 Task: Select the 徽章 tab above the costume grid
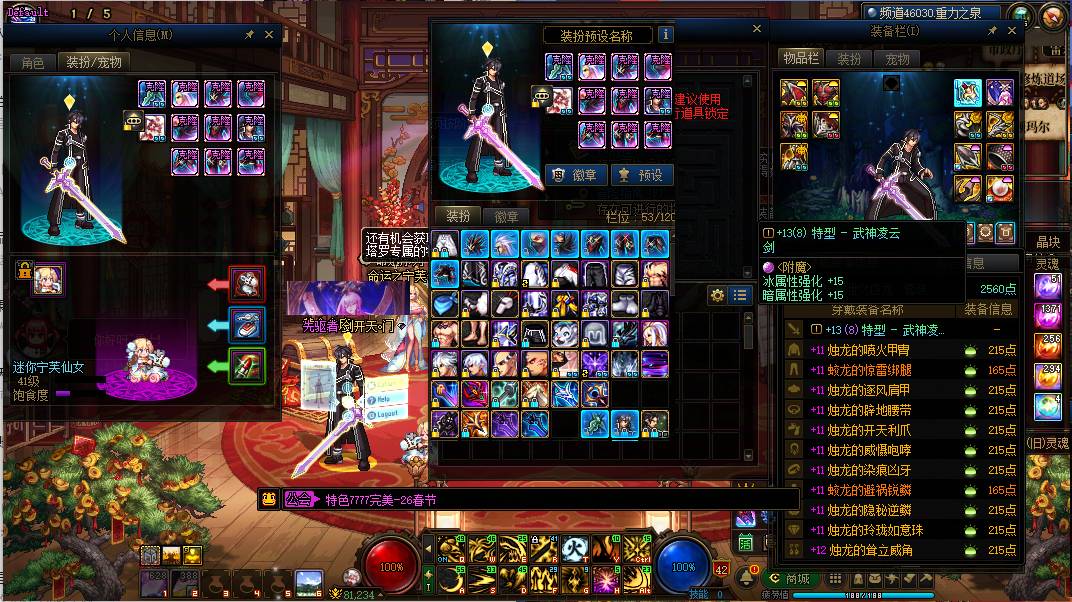point(507,217)
